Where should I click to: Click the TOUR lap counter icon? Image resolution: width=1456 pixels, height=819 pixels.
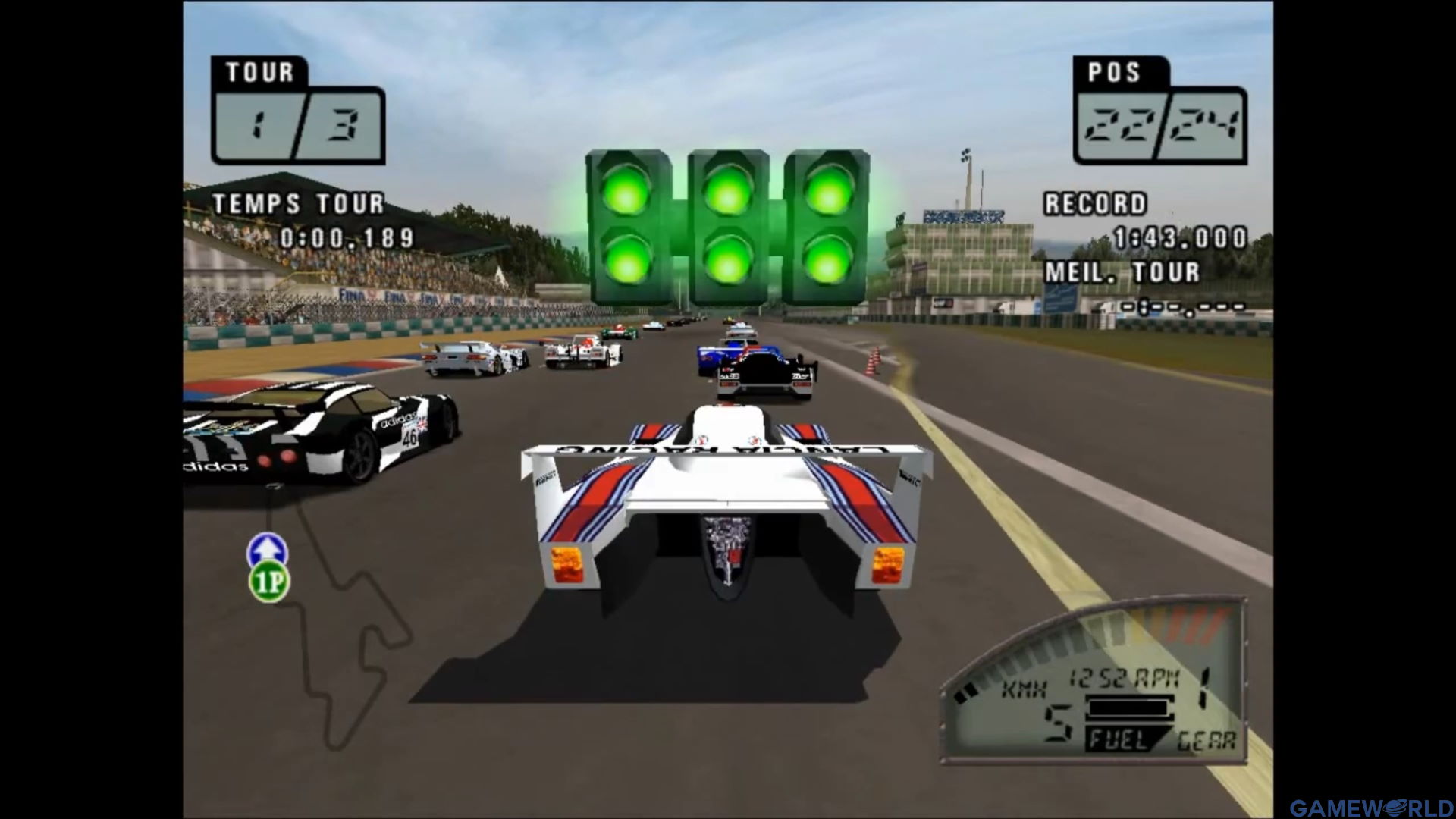point(258,73)
